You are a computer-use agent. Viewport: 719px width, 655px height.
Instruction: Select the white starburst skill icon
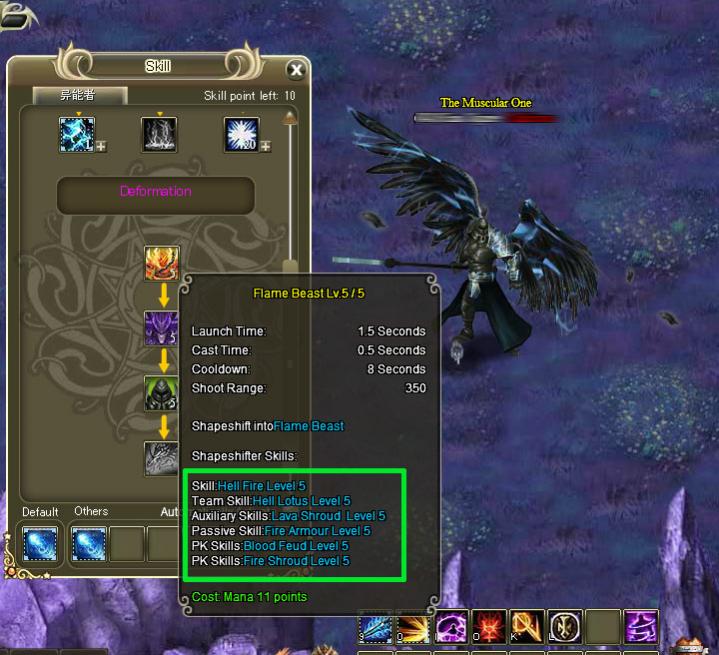pyautogui.click(x=241, y=135)
